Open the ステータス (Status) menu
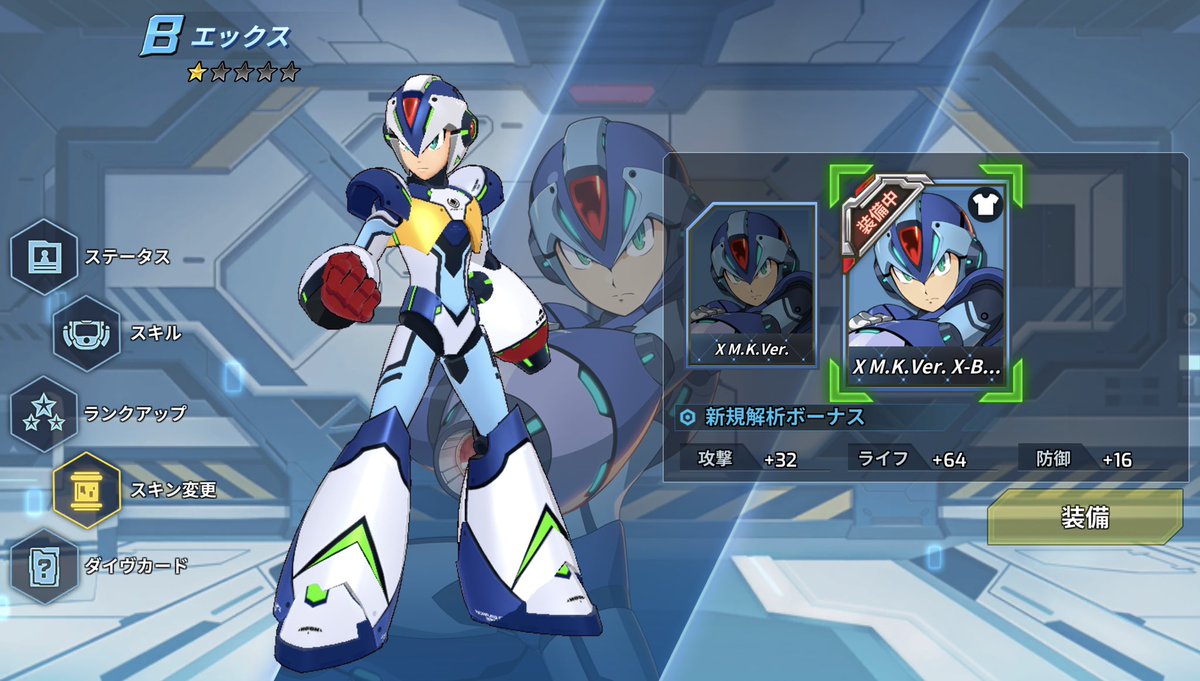This screenshot has height=681, width=1200. pyautogui.click(x=45, y=257)
